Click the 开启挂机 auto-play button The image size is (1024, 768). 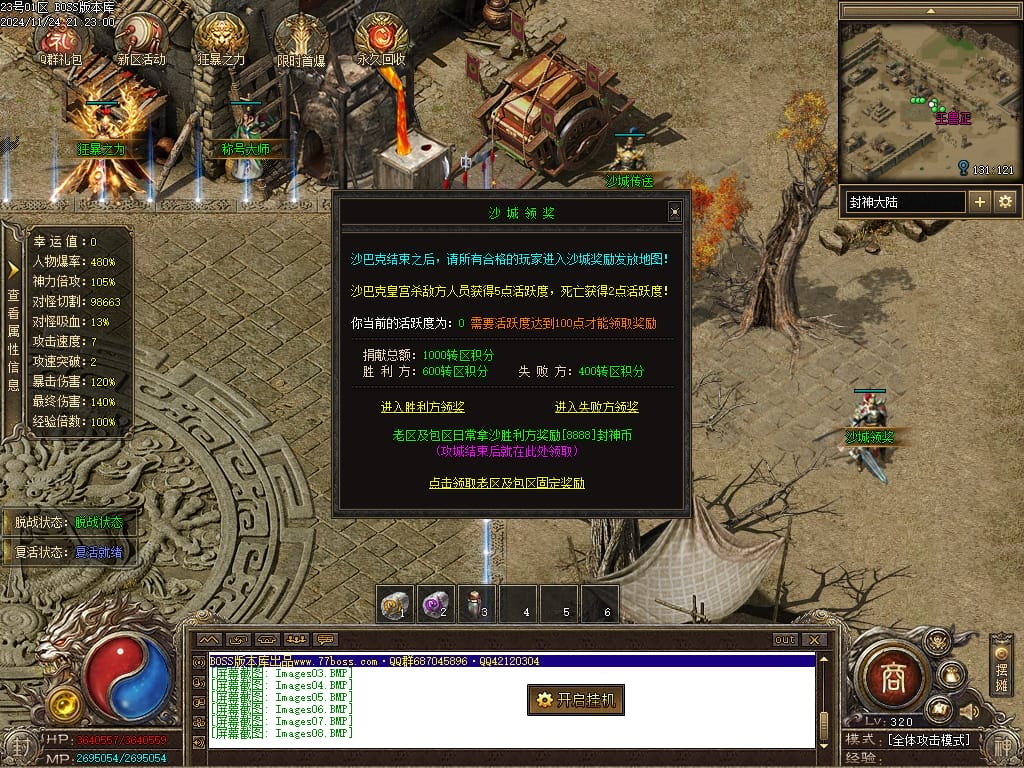[576, 700]
